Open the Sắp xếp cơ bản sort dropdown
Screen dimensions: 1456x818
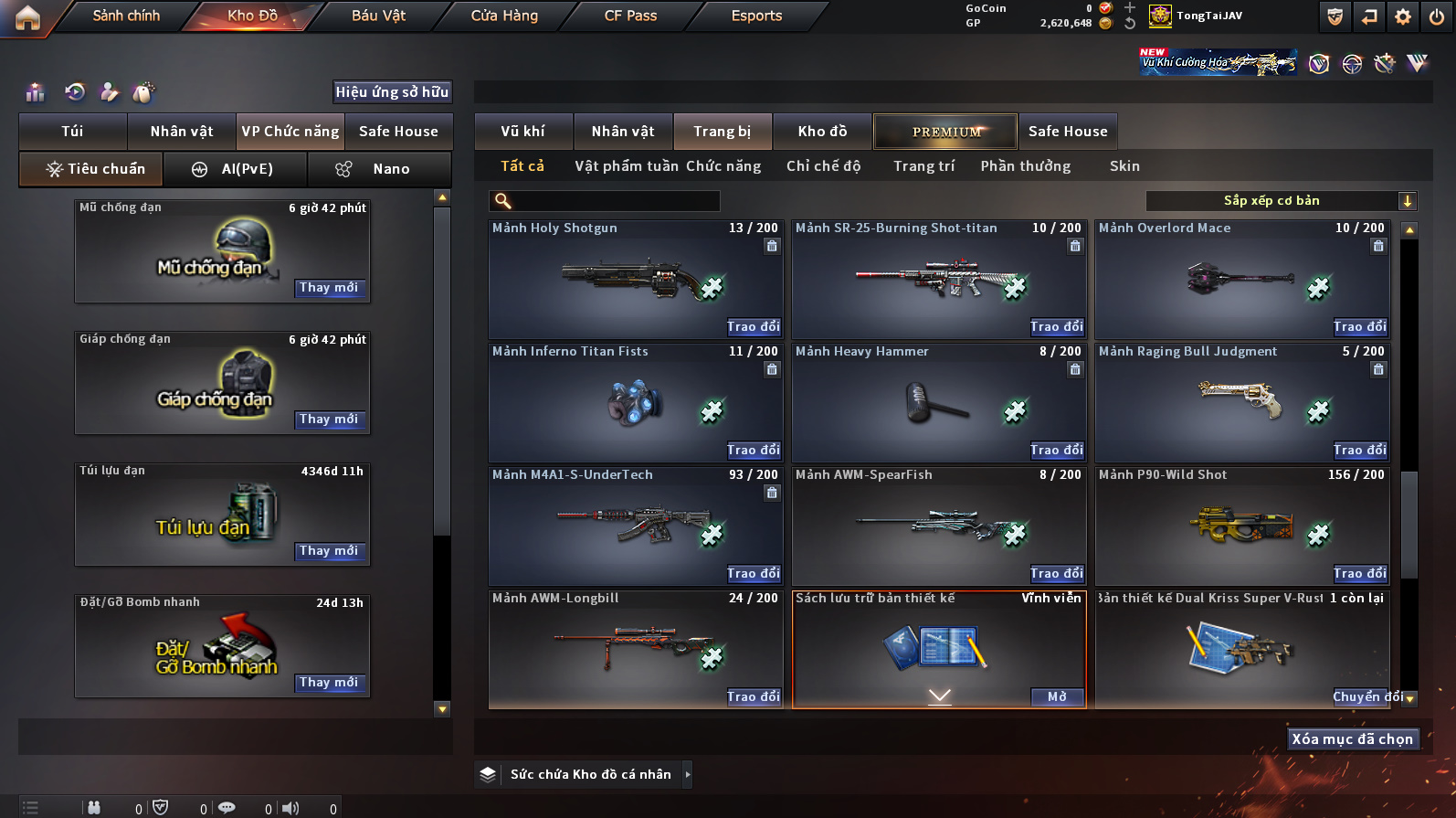coord(1280,201)
